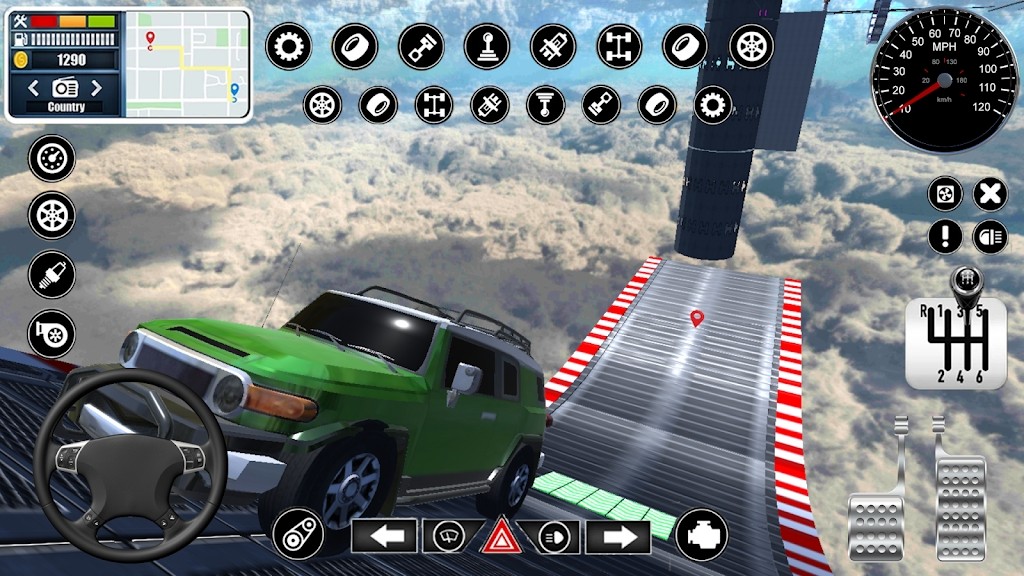Step on the wide accelerator pedal

pos(960,494)
